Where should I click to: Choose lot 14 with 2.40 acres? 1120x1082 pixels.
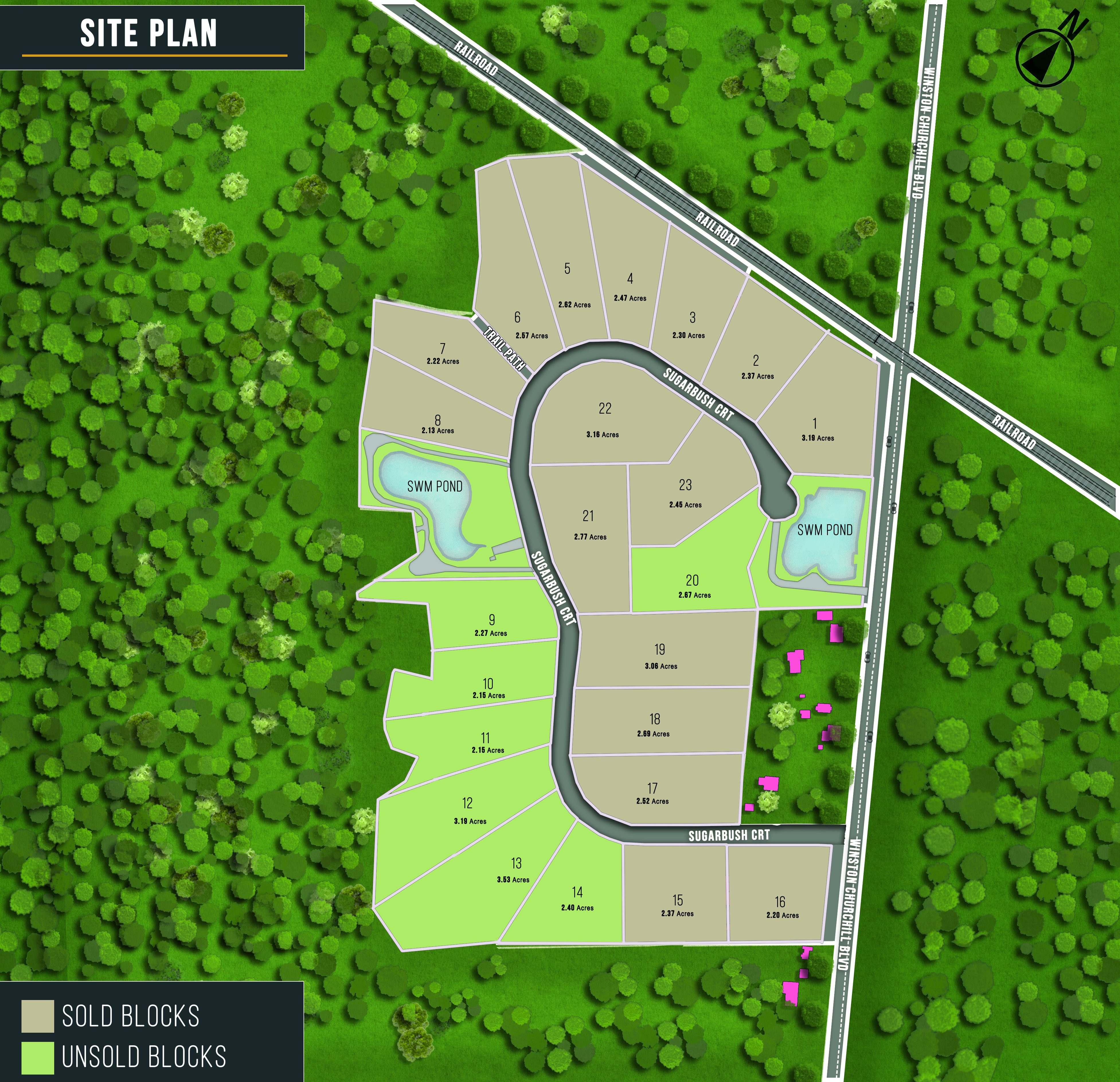tap(577, 898)
